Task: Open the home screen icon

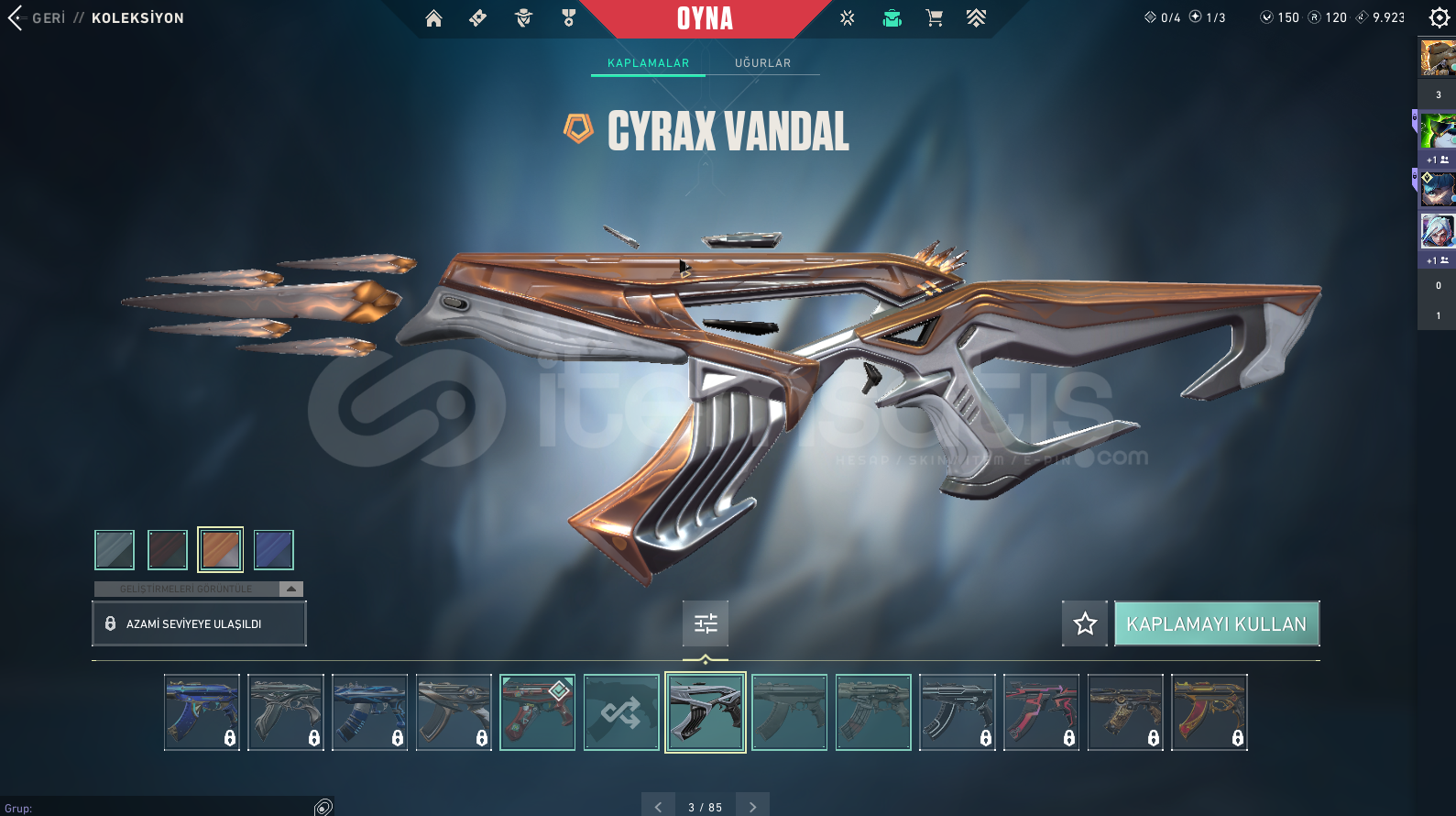Action: [x=433, y=18]
